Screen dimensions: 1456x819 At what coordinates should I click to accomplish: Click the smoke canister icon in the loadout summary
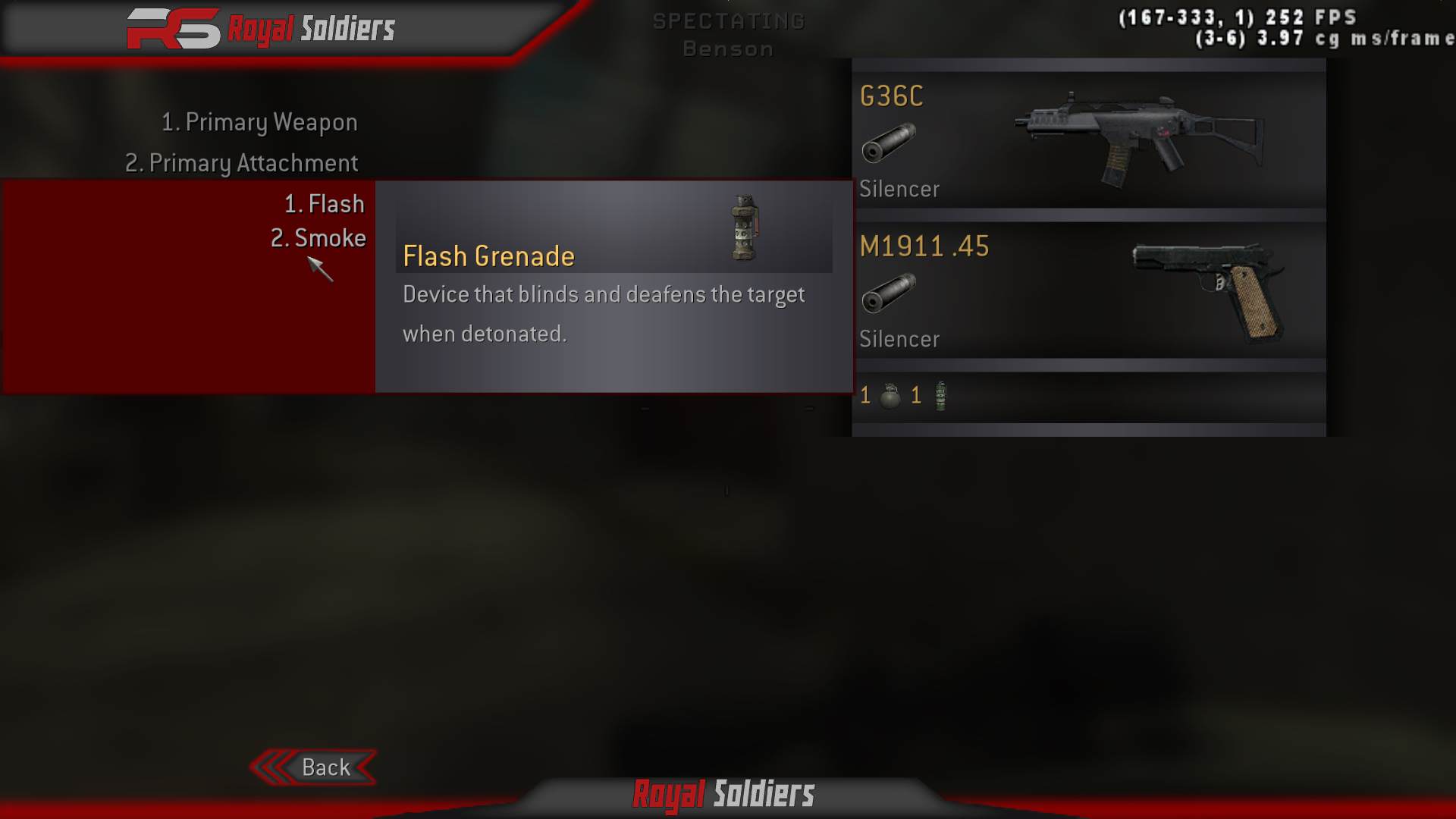pyautogui.click(x=940, y=394)
